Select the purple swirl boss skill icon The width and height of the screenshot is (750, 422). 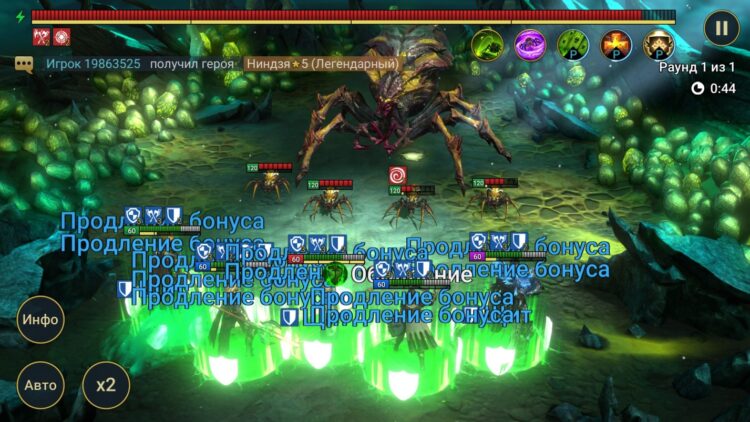530,44
